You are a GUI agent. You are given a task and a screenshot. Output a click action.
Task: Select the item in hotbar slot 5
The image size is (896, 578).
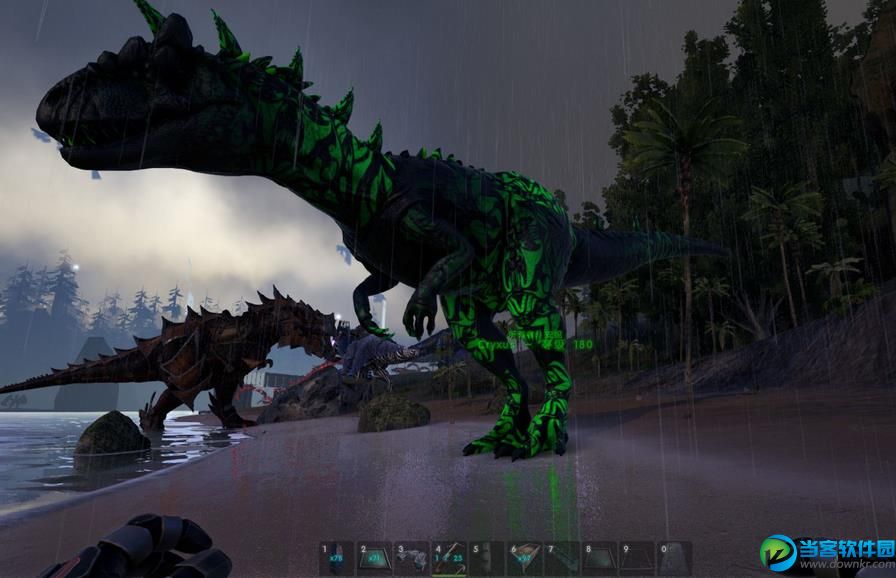tap(487, 558)
